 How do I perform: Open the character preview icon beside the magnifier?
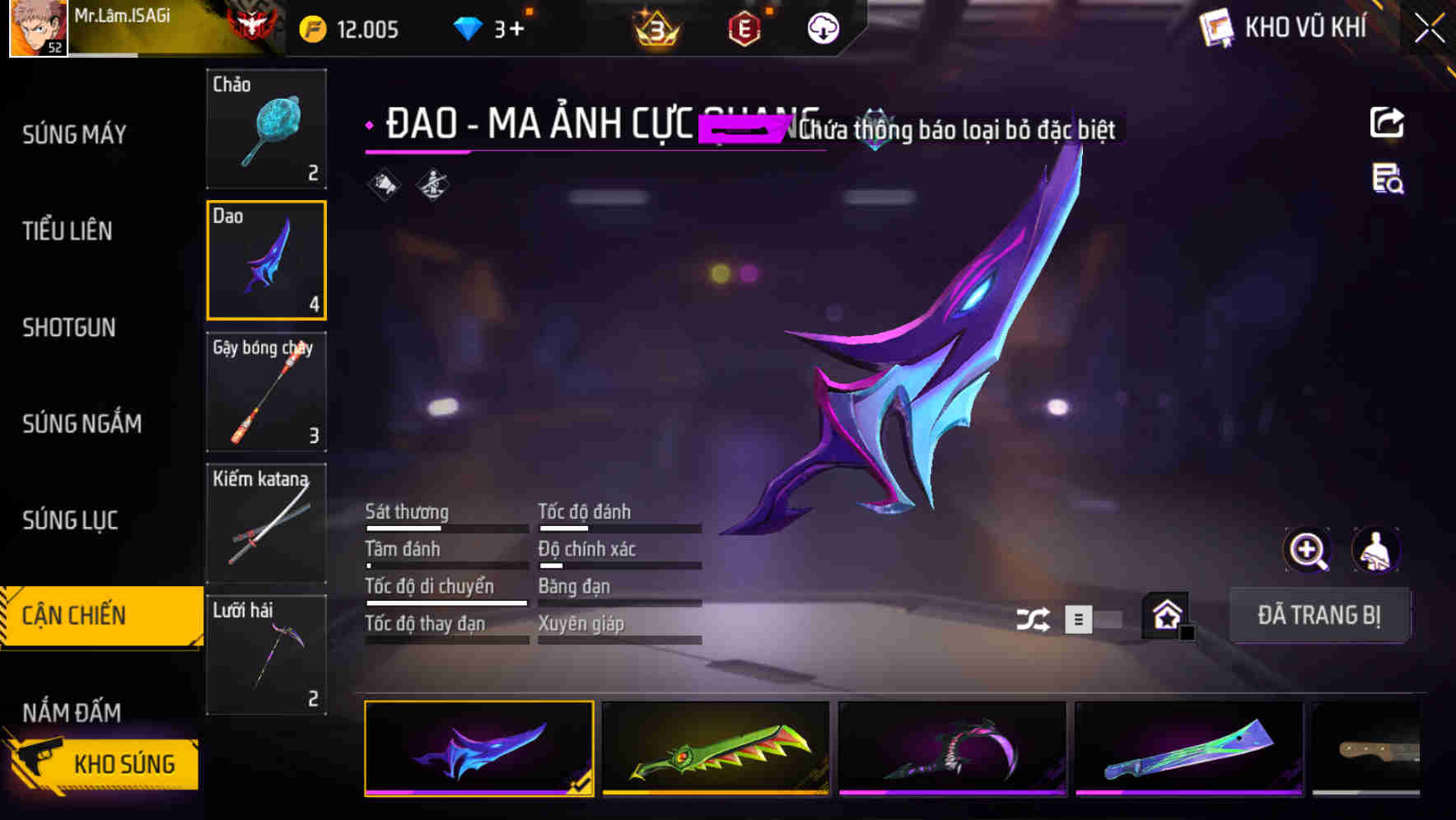(x=1375, y=550)
